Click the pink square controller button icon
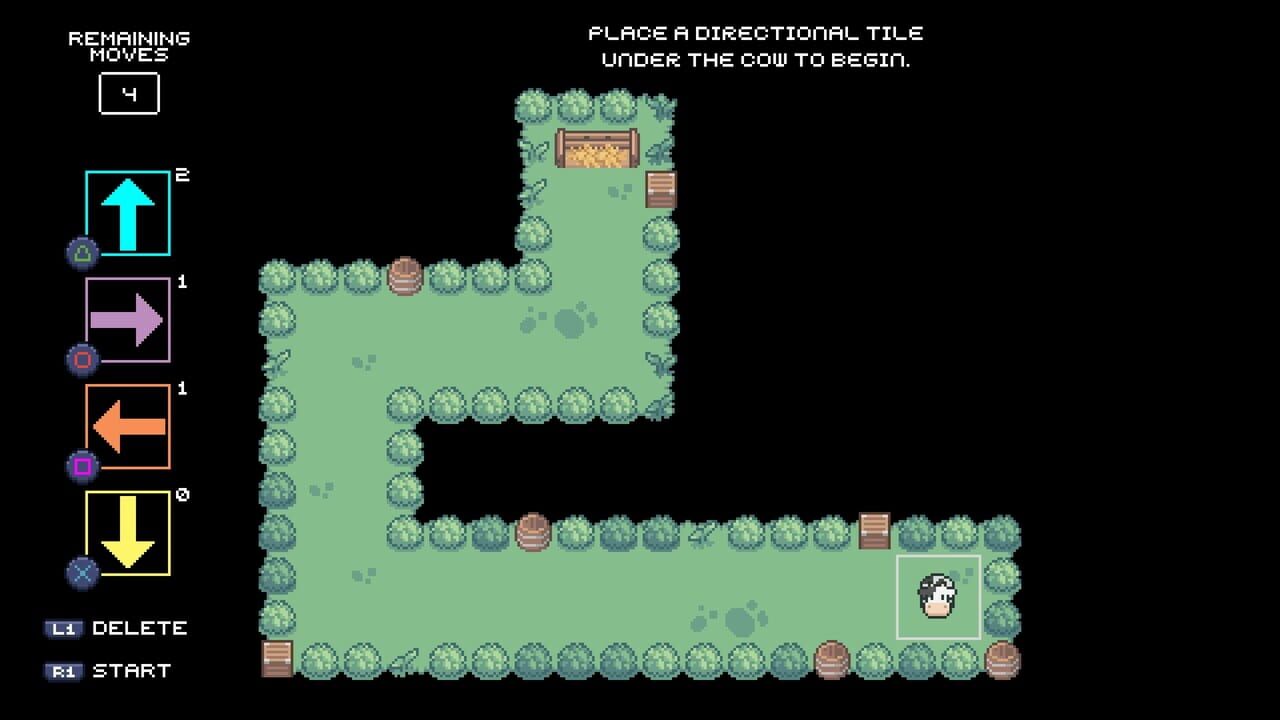 tap(84, 465)
